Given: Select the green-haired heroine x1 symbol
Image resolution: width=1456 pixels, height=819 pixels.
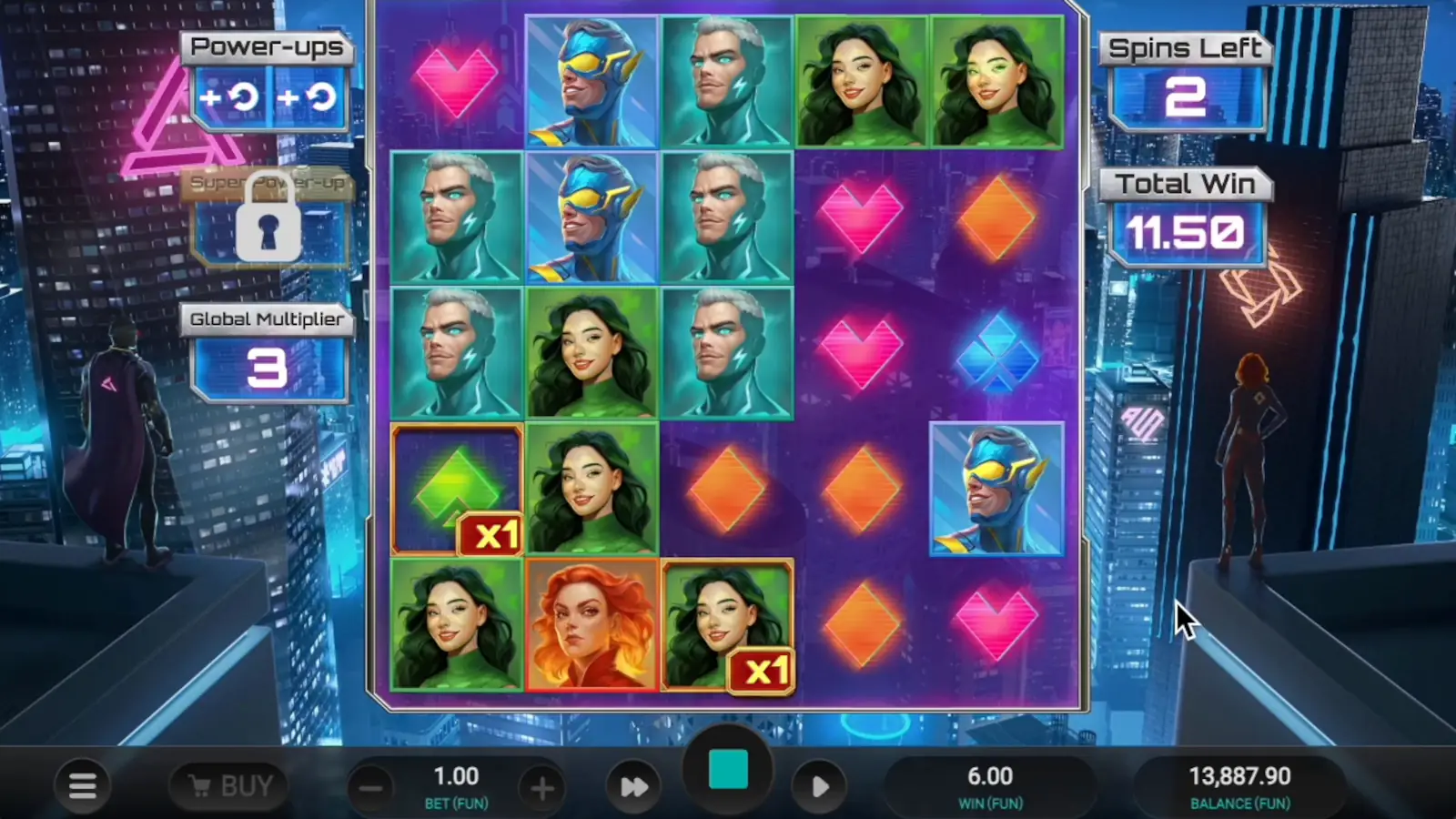Looking at the screenshot, I should click(x=729, y=625).
